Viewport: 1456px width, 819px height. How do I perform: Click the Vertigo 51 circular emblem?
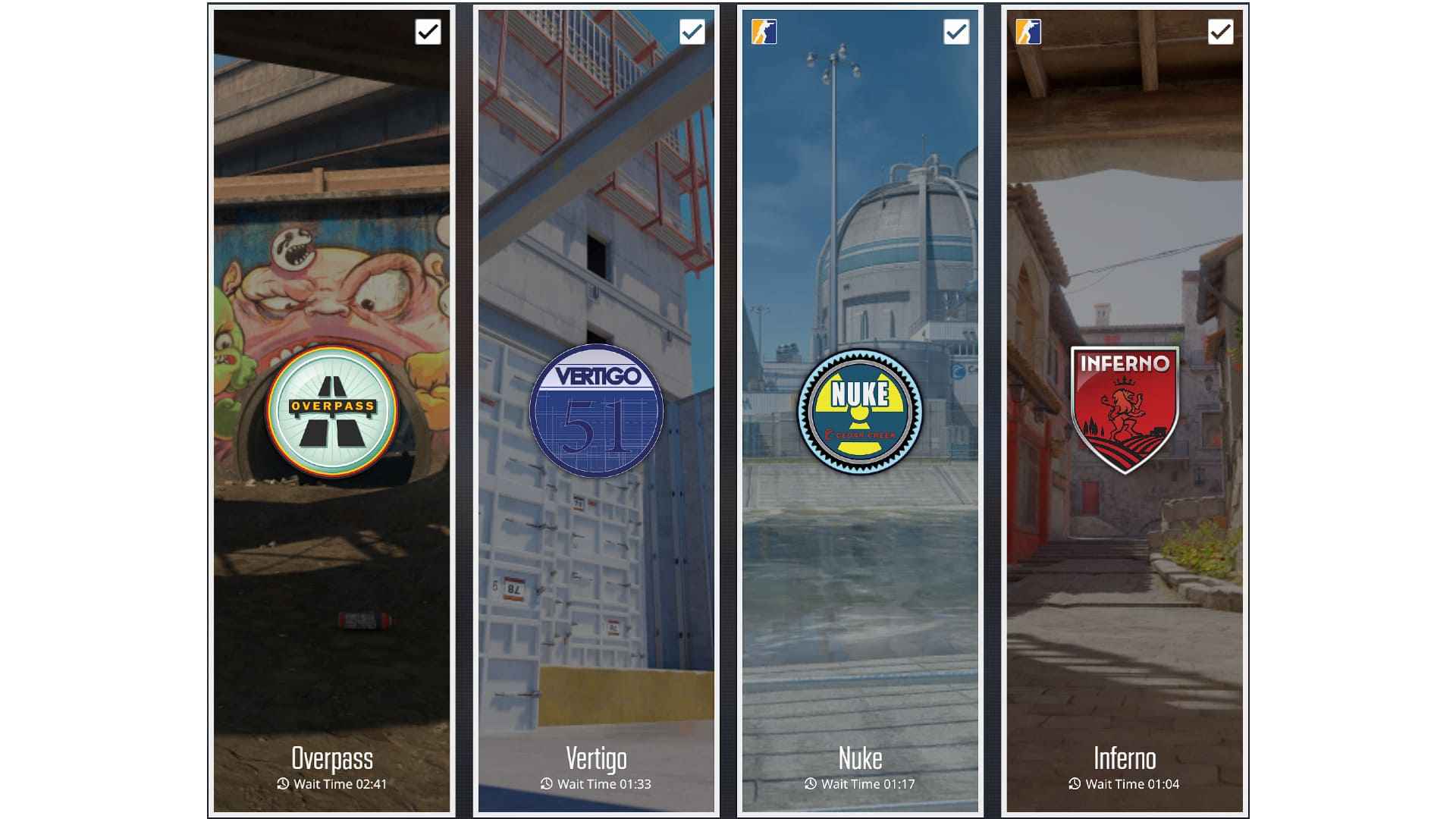(x=598, y=409)
